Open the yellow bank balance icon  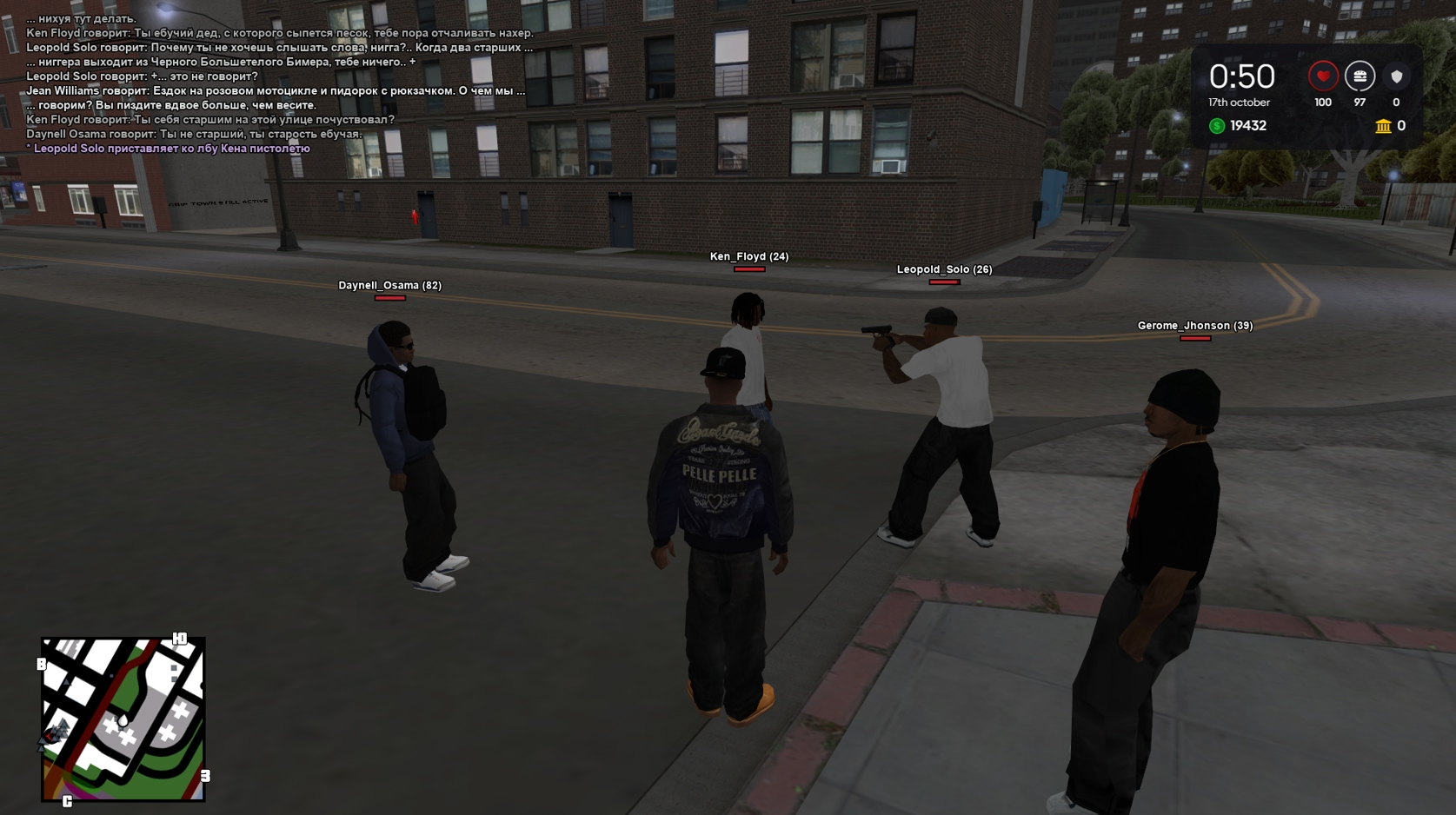[x=1383, y=126]
